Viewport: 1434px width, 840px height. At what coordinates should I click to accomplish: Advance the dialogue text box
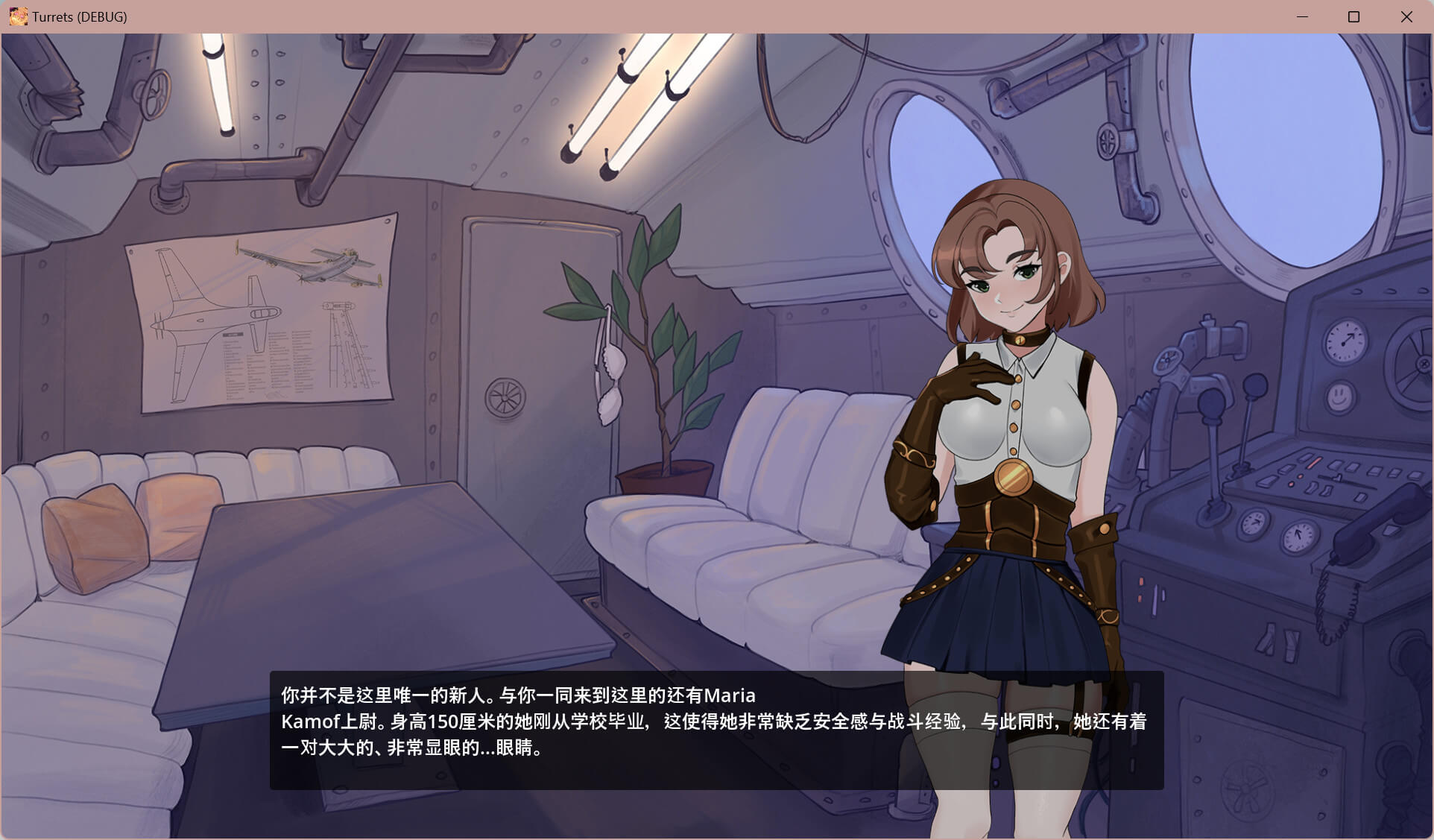716,730
